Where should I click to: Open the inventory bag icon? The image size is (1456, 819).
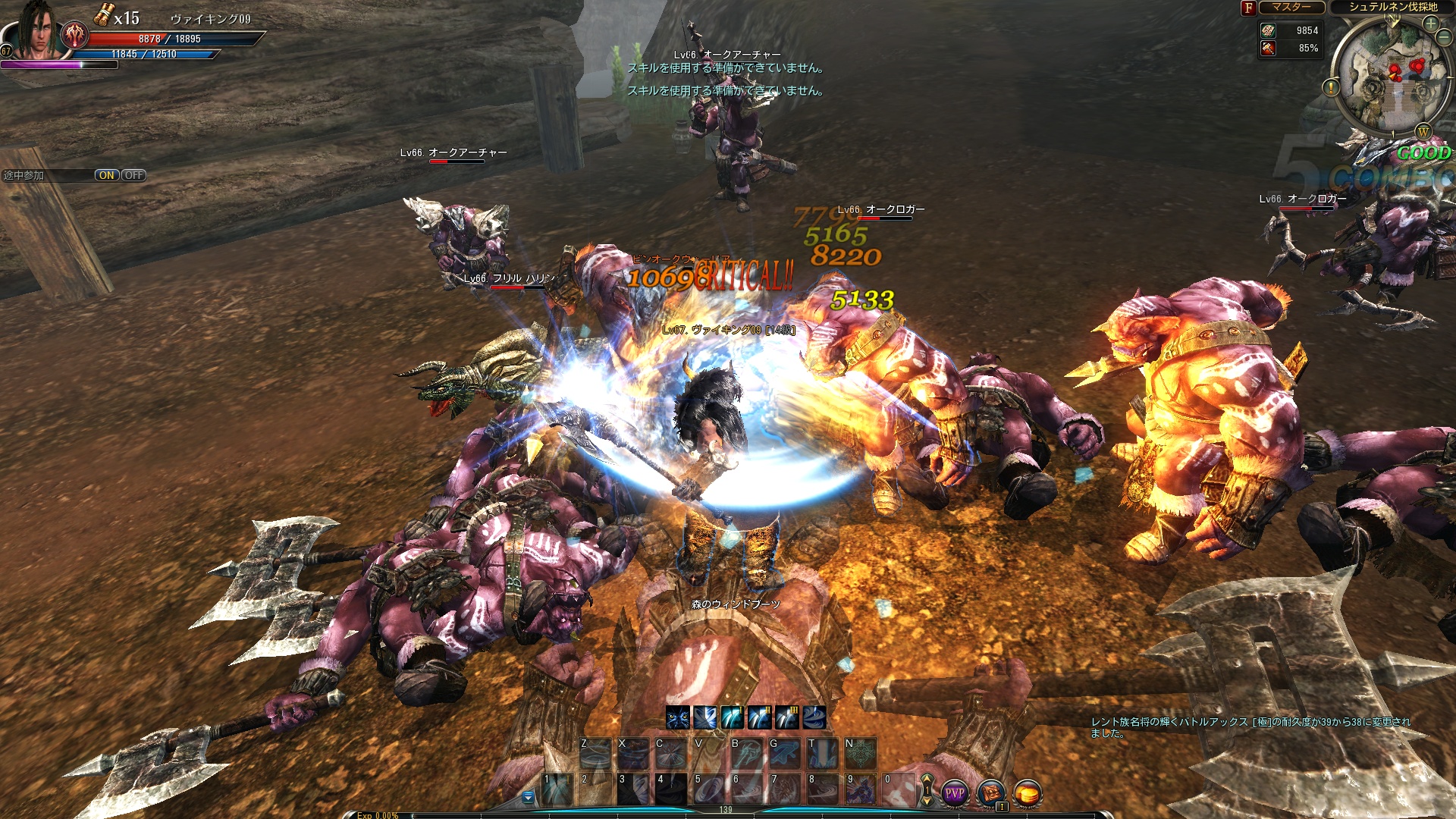click(990, 794)
